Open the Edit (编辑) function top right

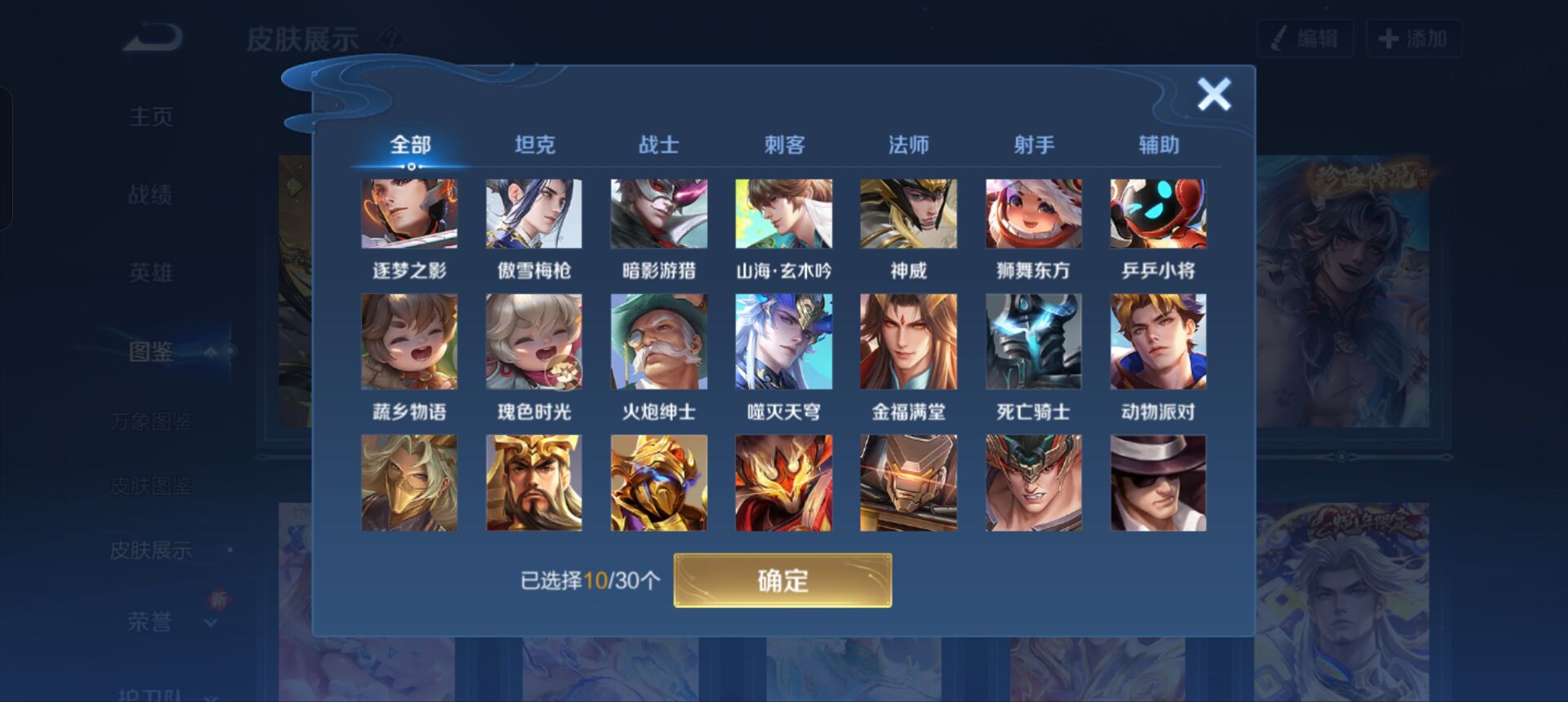1304,37
